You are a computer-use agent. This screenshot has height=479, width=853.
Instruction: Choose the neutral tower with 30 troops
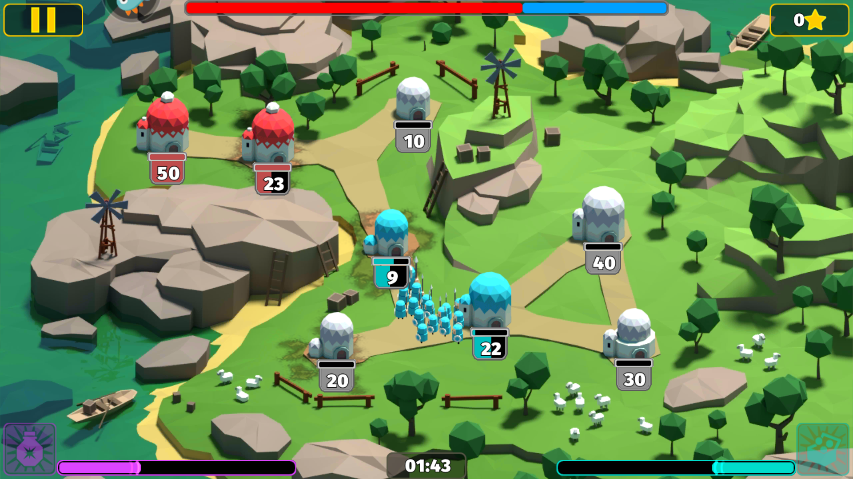633,334
